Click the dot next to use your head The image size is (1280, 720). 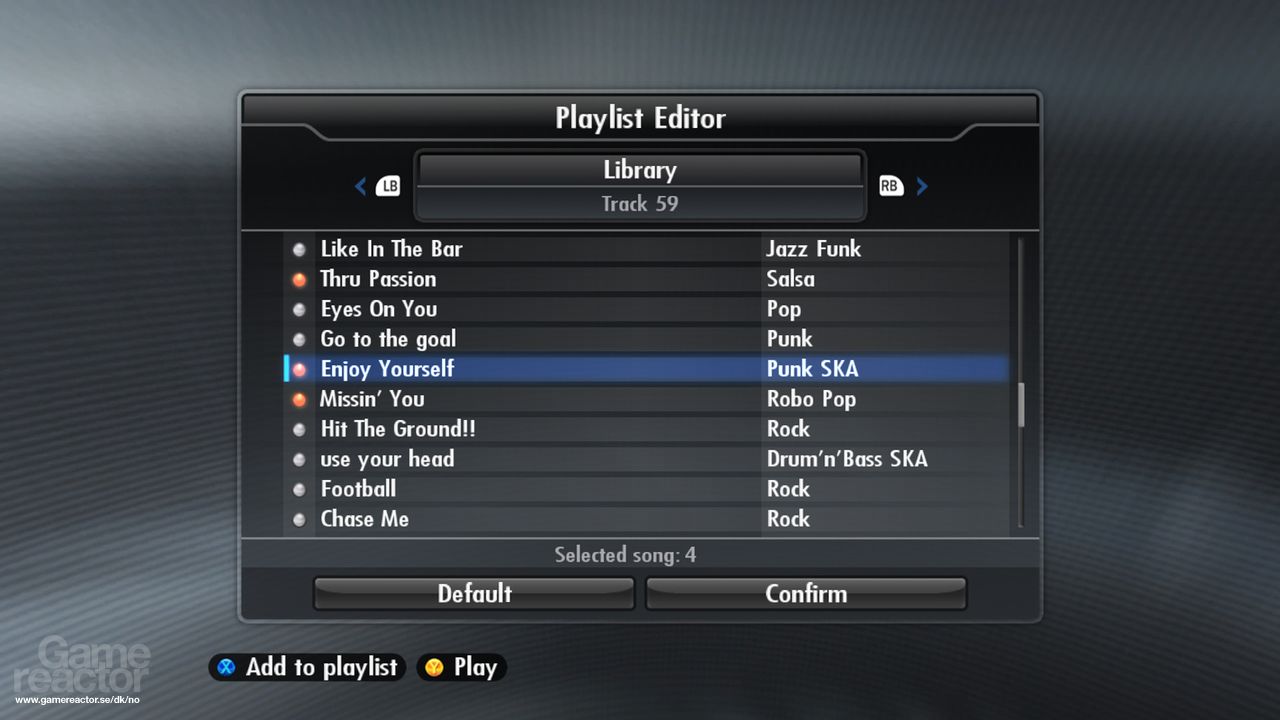pyautogui.click(x=298, y=459)
